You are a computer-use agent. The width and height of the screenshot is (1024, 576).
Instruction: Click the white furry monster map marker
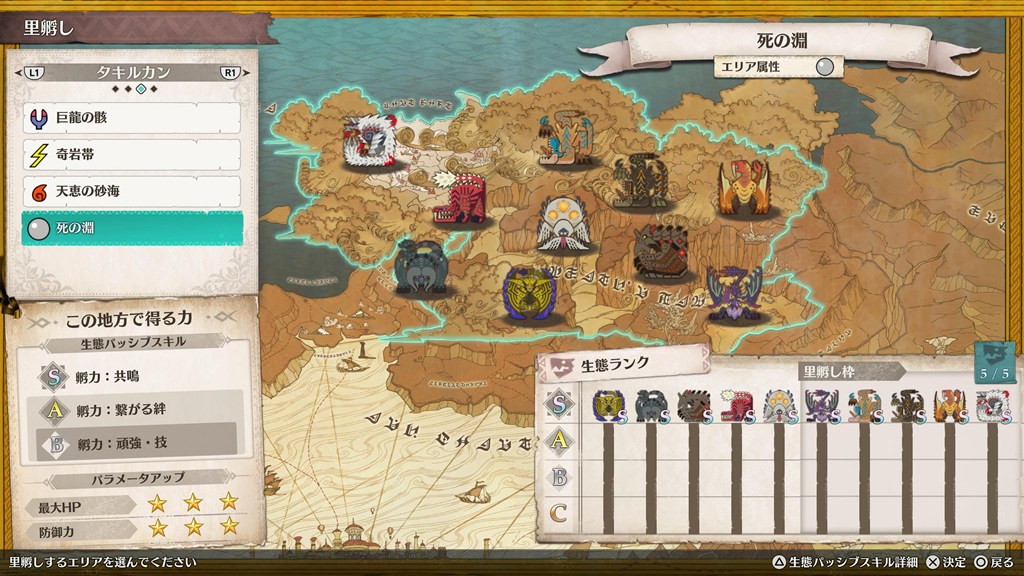pos(368,141)
